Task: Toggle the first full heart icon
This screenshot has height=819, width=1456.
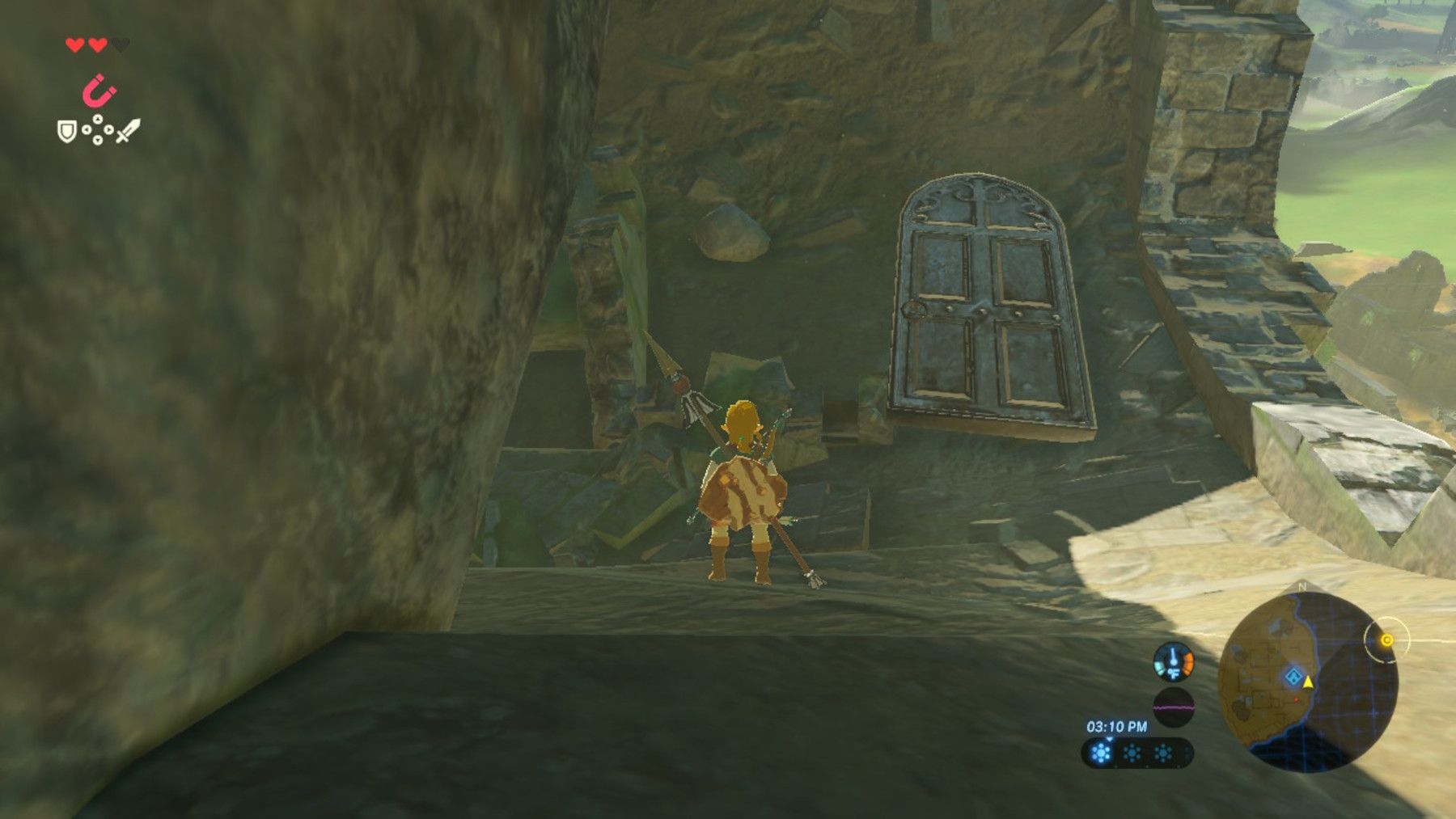Action: pyautogui.click(x=74, y=44)
